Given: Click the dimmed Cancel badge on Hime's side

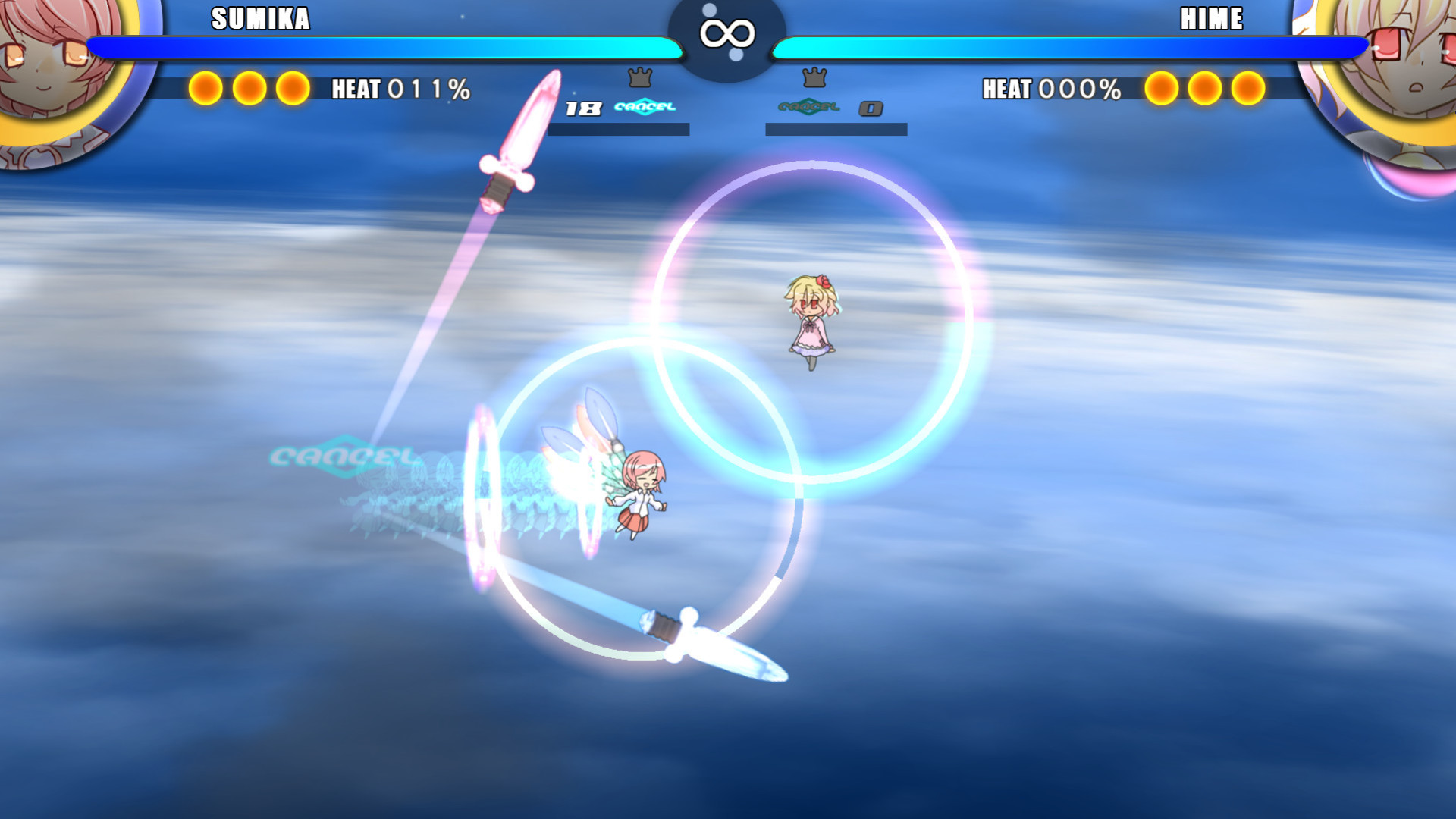Looking at the screenshot, I should (x=809, y=107).
